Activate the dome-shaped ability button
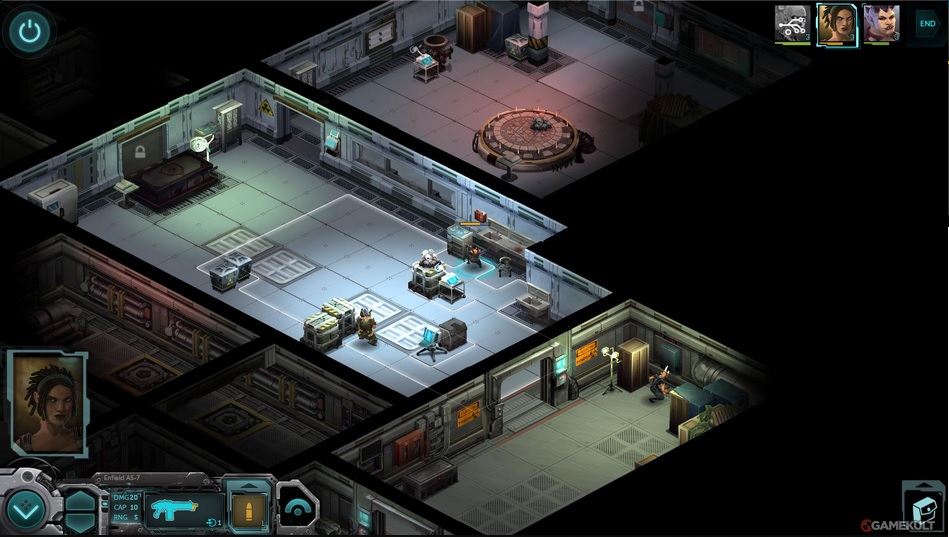This screenshot has width=949, height=537. coord(296,508)
